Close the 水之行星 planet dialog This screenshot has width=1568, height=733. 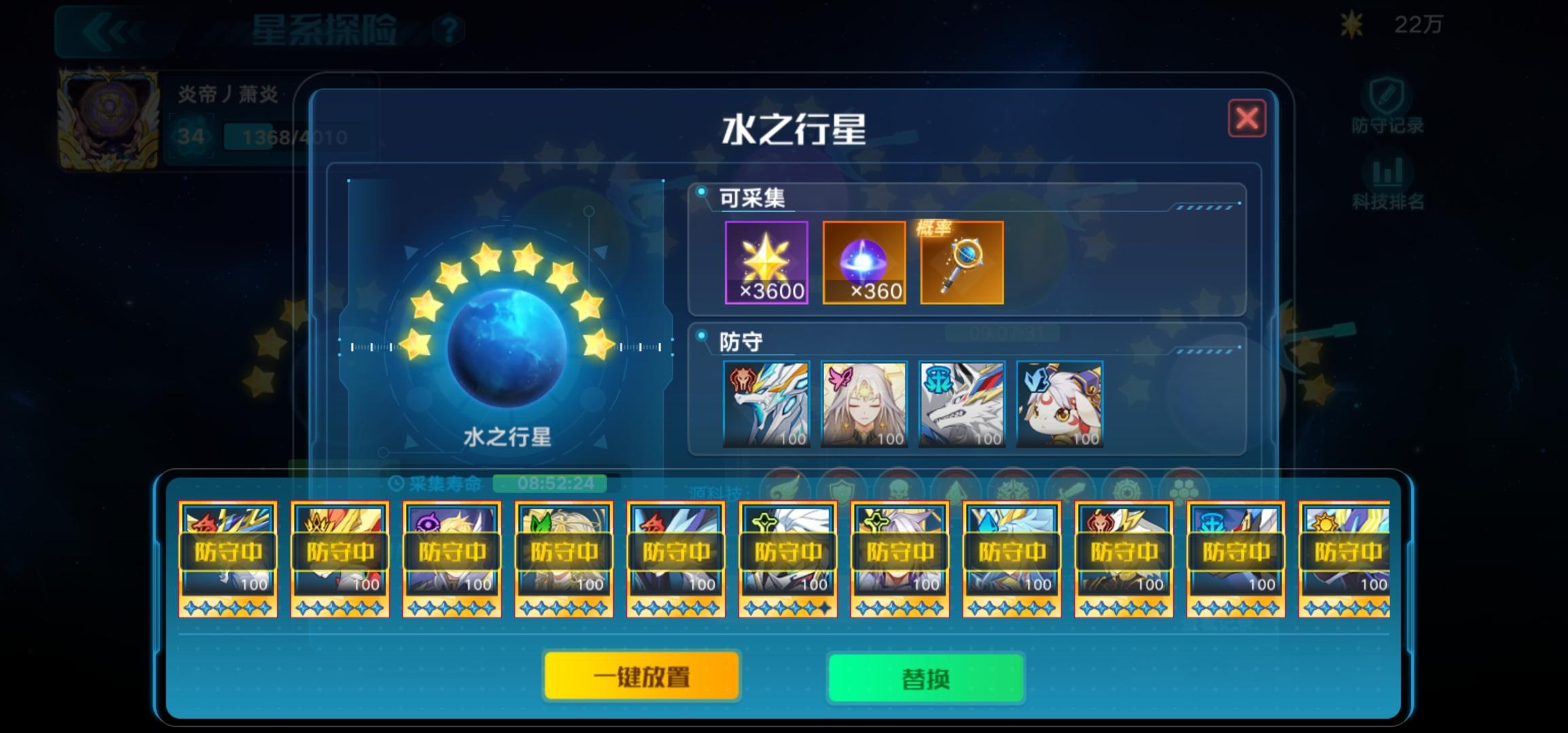tap(1248, 117)
